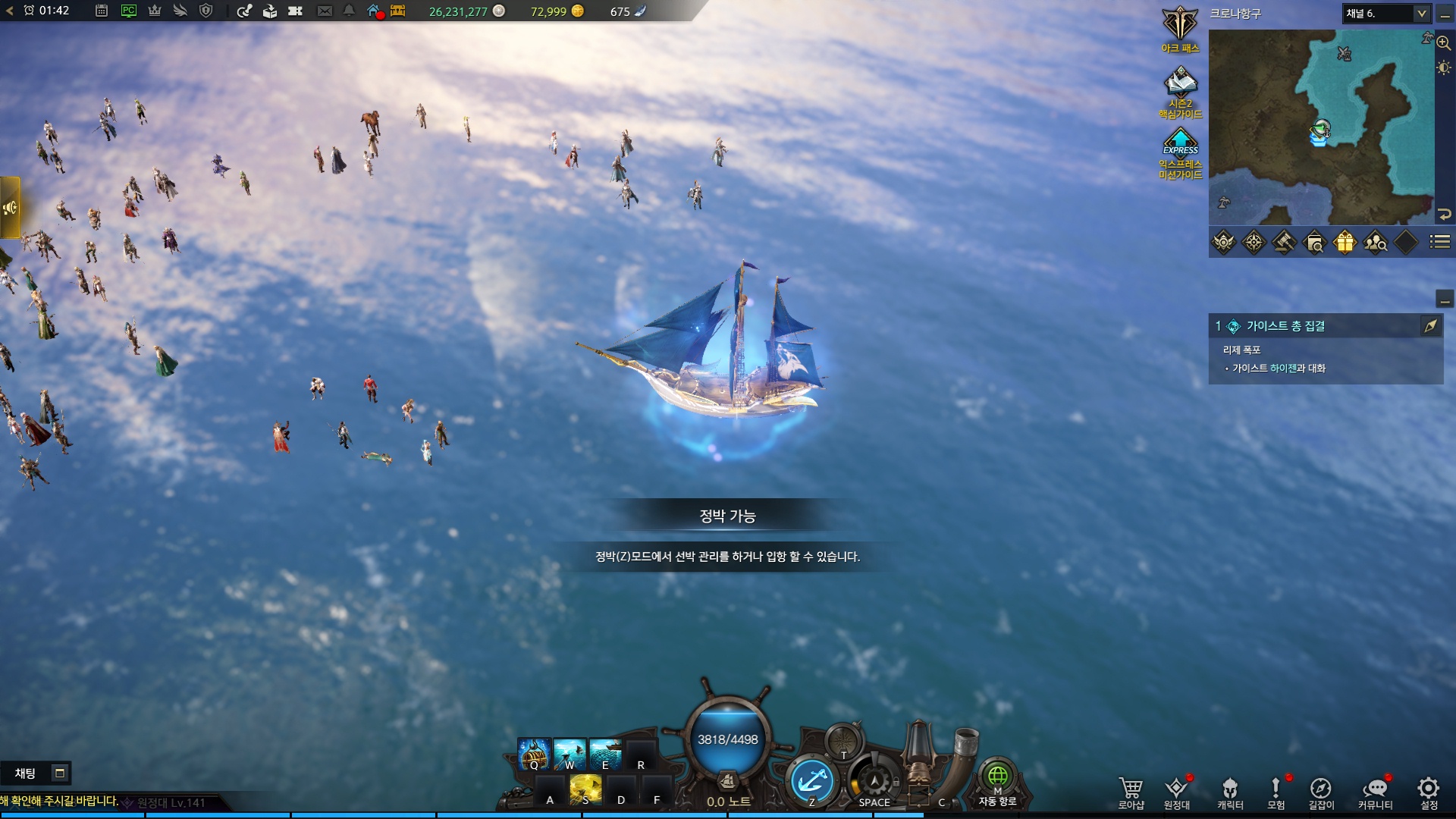
Task: Open the Community (커뮤니티) menu
Action: 1375,790
